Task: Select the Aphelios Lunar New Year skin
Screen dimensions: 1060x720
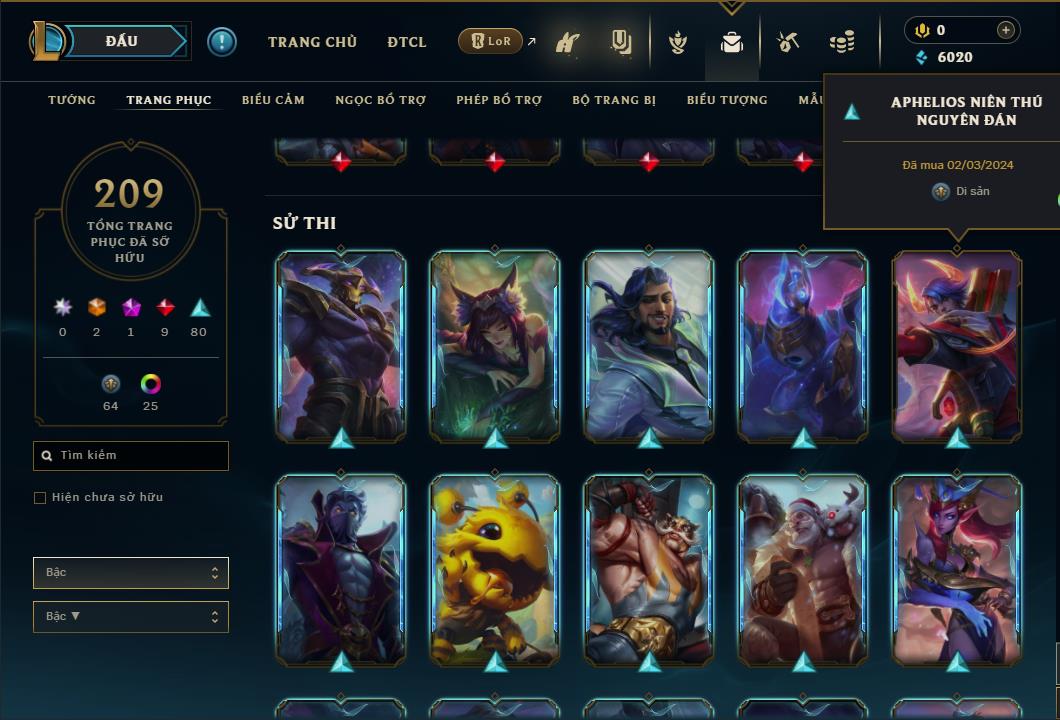Action: (x=957, y=345)
